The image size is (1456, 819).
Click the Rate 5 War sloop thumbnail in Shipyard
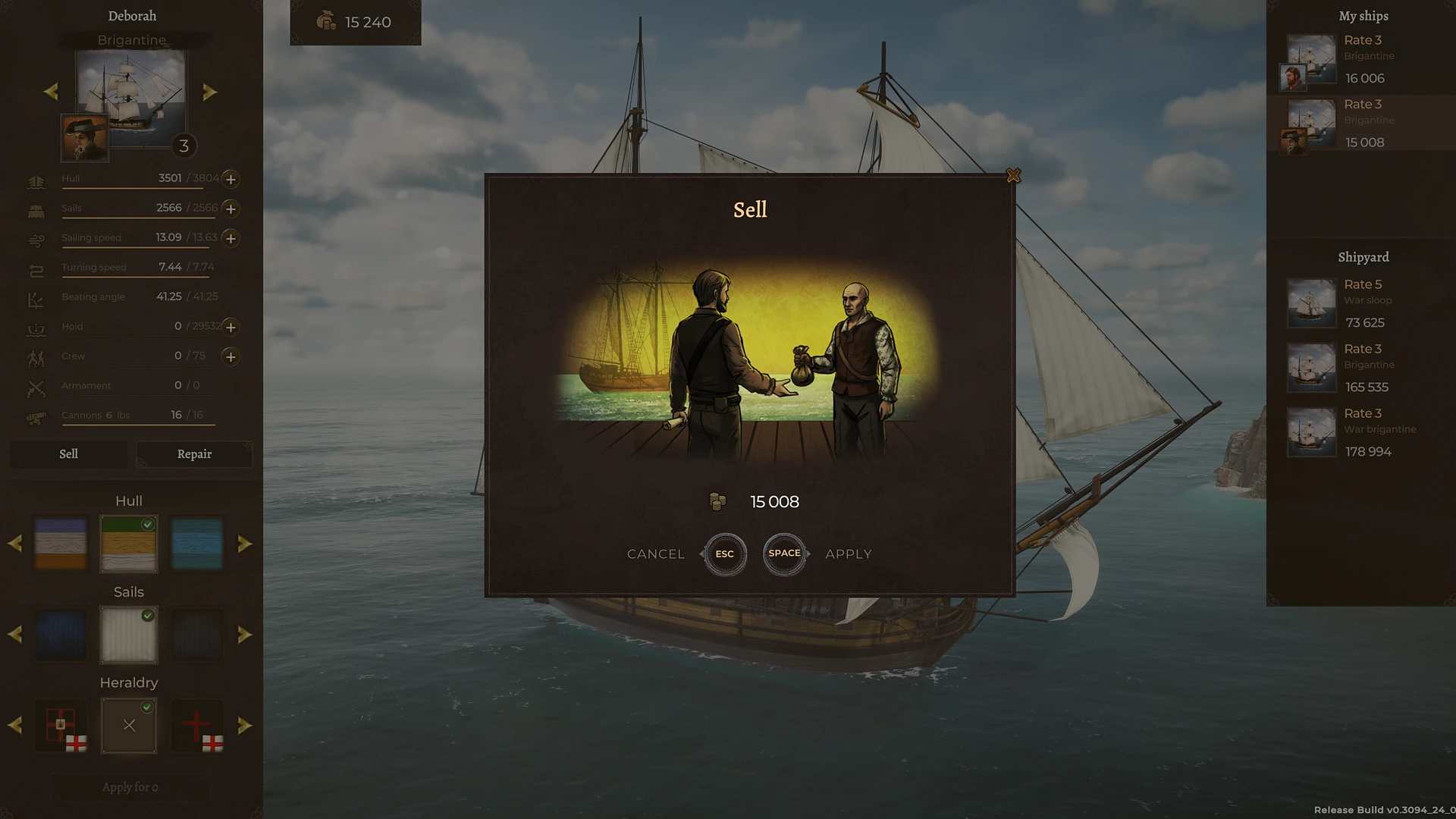1311,303
